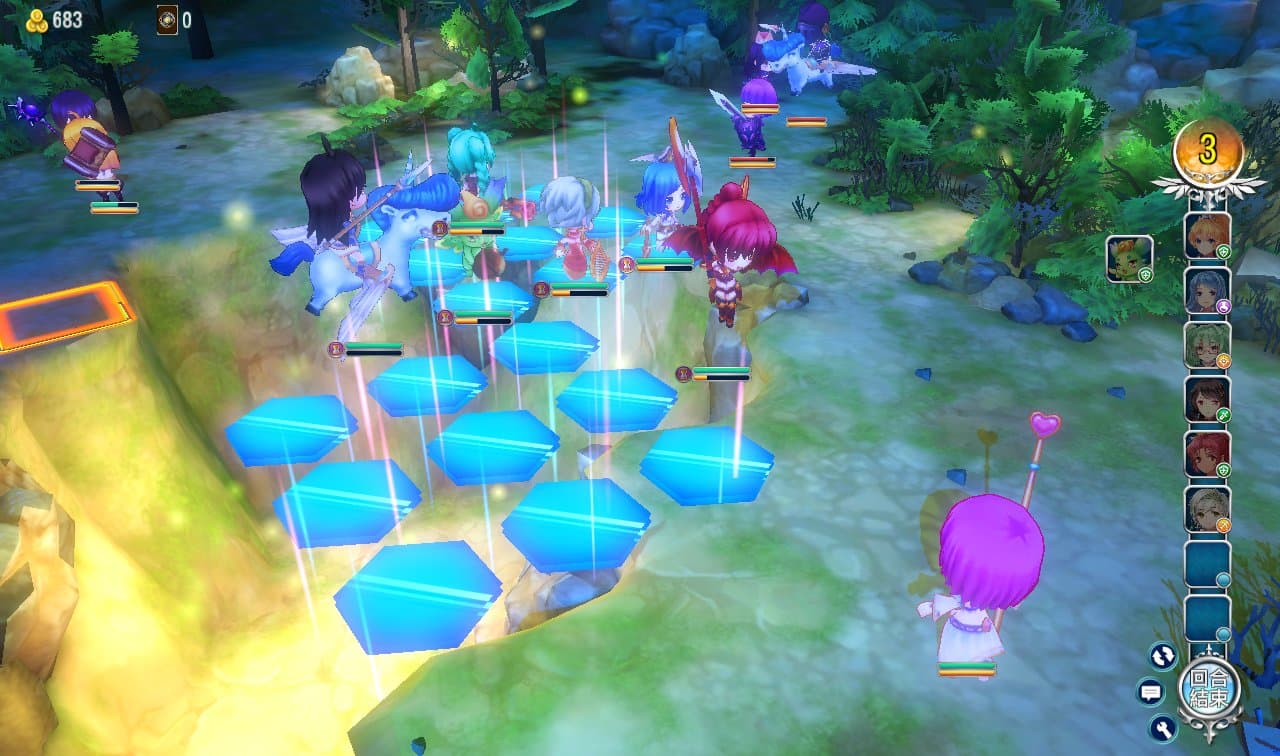Open the wrench settings button
This screenshot has height=756, width=1280.
(x=1163, y=727)
